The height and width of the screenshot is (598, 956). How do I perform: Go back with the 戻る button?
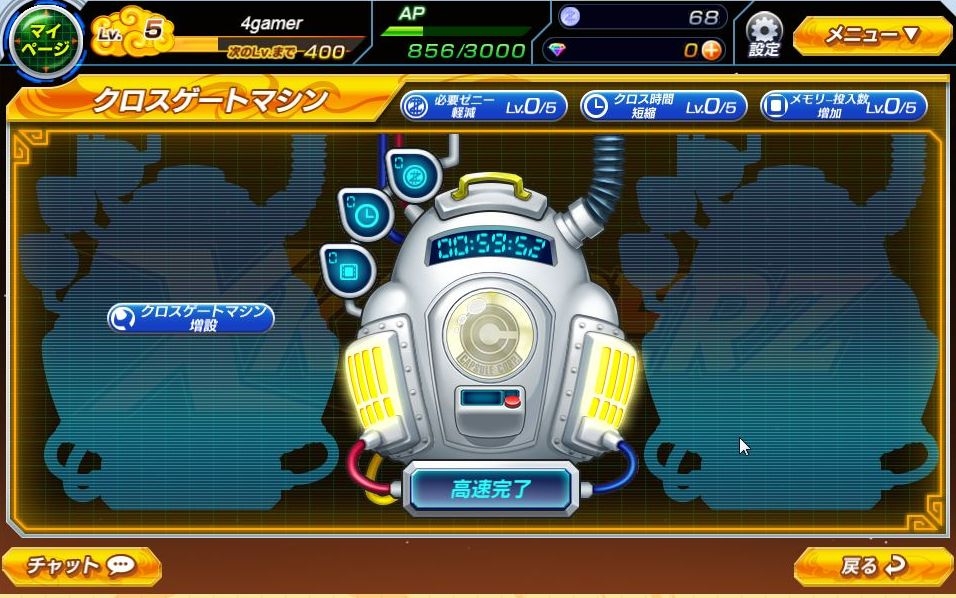pos(872,566)
